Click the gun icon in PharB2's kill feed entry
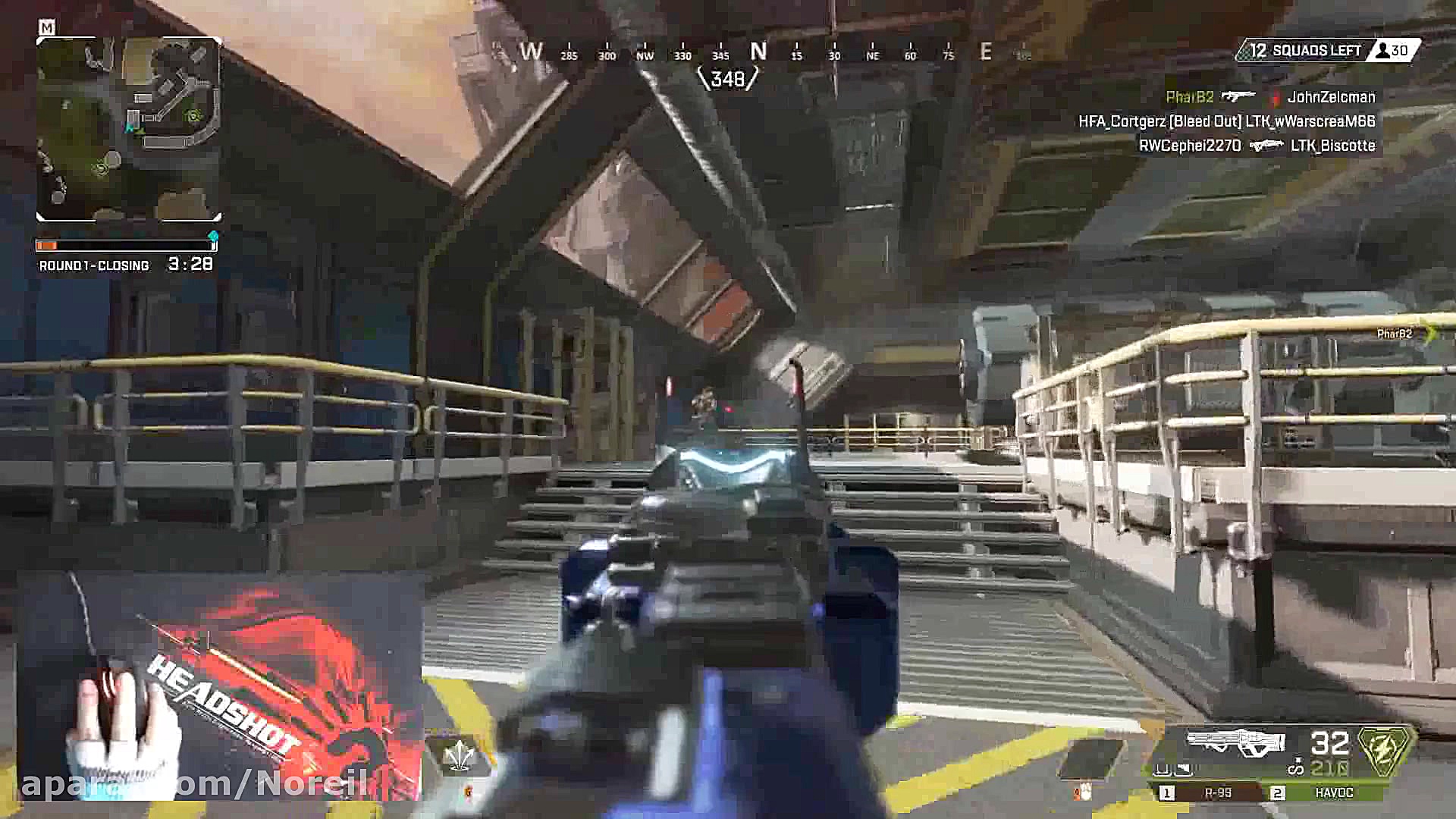1456x819 pixels. pyautogui.click(x=1238, y=96)
